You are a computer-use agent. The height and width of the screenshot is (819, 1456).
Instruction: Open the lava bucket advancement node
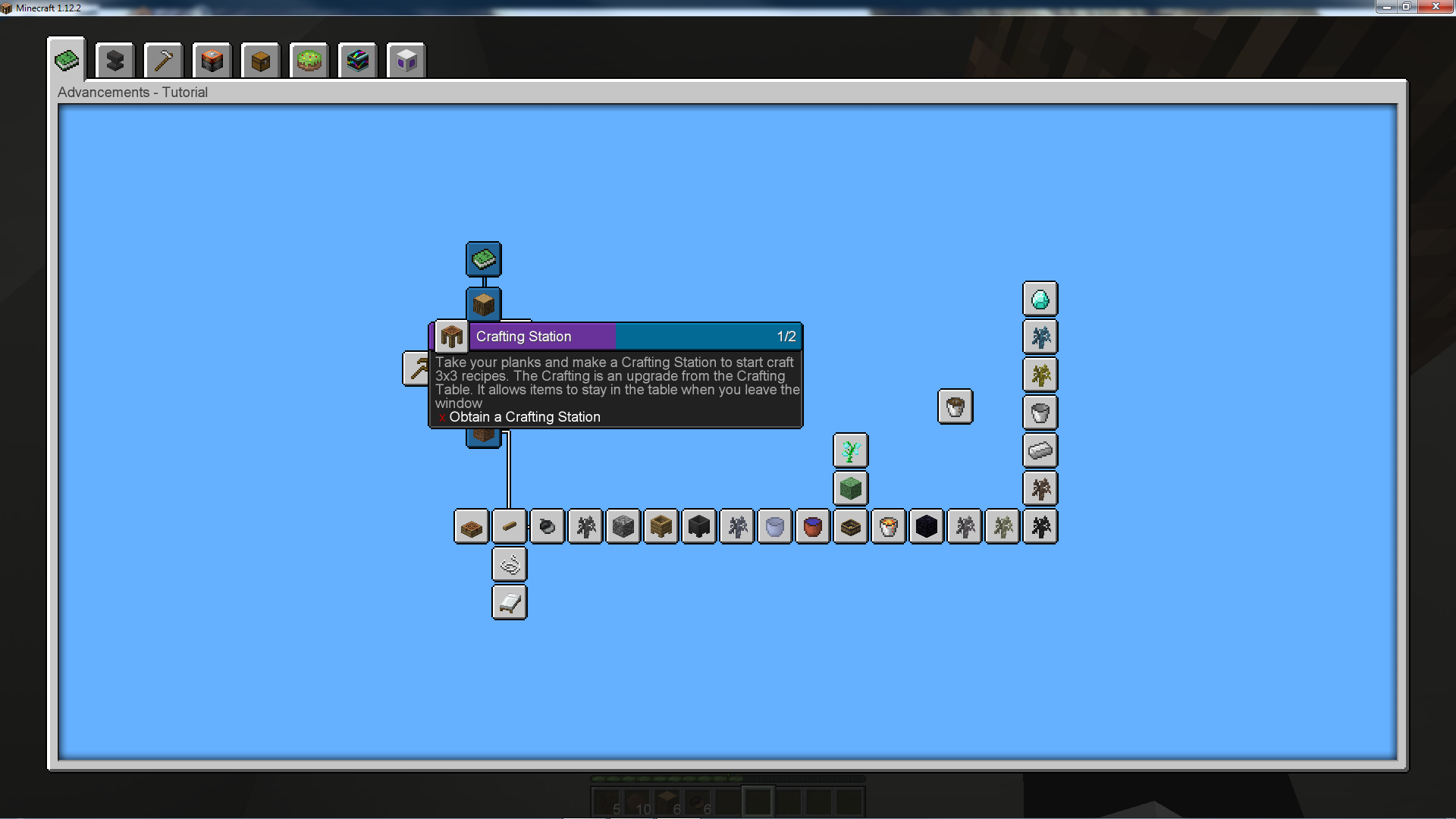[888, 526]
